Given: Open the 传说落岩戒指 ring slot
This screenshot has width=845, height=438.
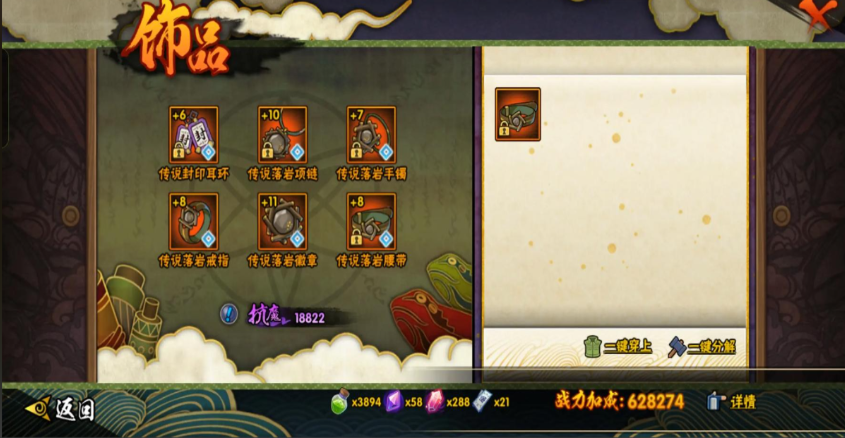Looking at the screenshot, I should pyautogui.click(x=194, y=222).
